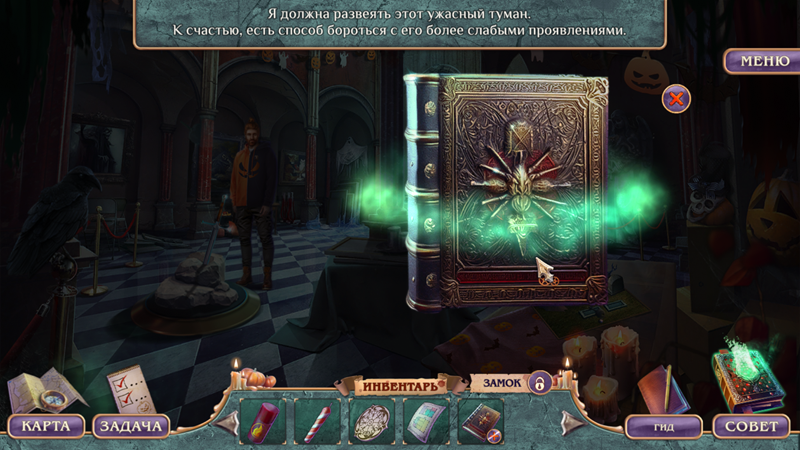
Task: Close the book popup with red X
Action: click(x=677, y=99)
